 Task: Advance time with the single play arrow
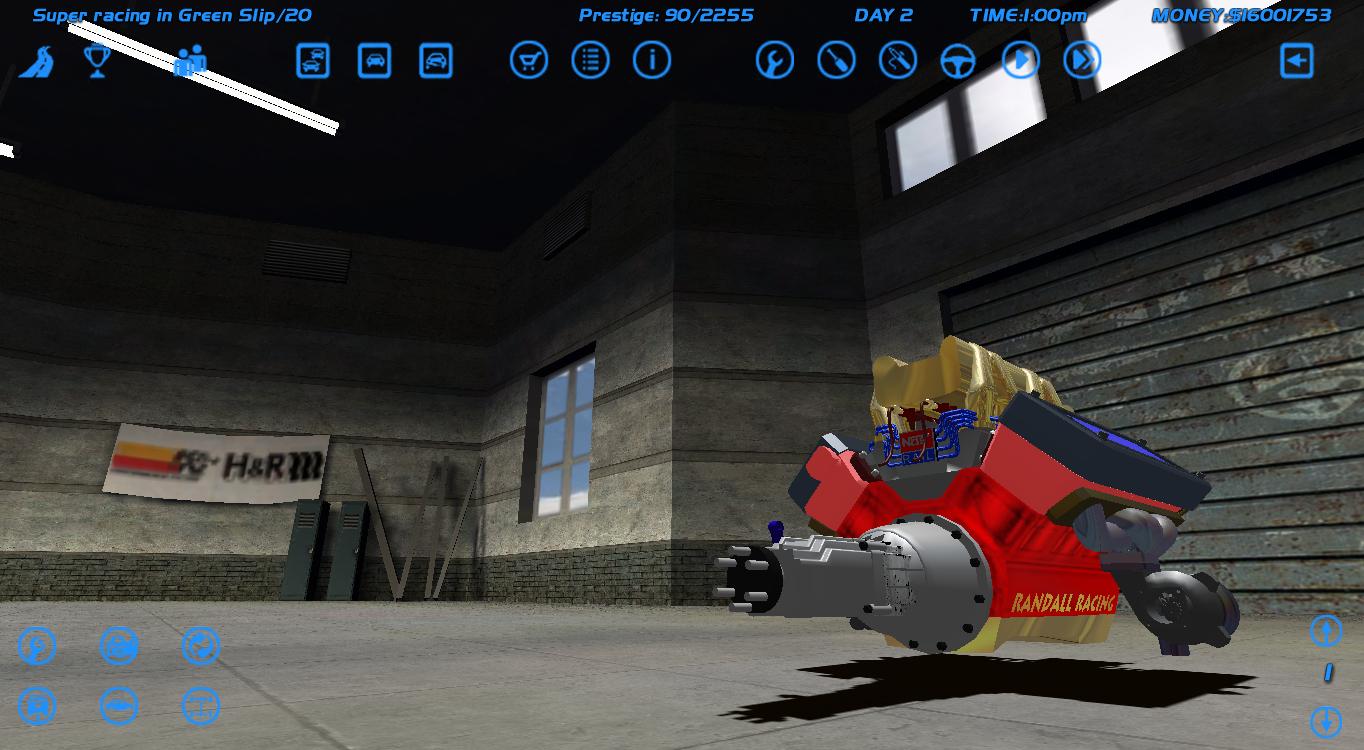click(1019, 60)
